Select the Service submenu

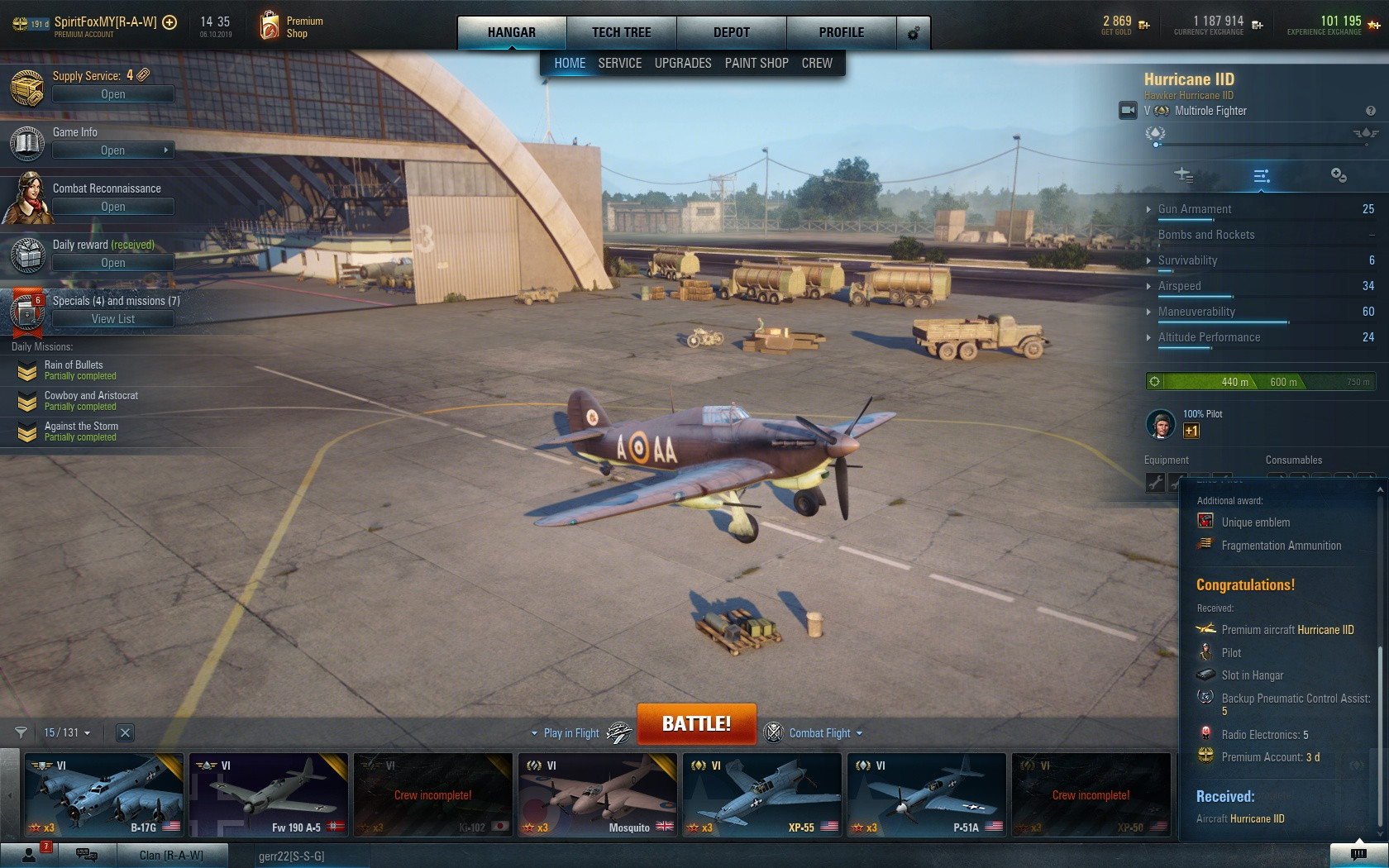coord(619,63)
